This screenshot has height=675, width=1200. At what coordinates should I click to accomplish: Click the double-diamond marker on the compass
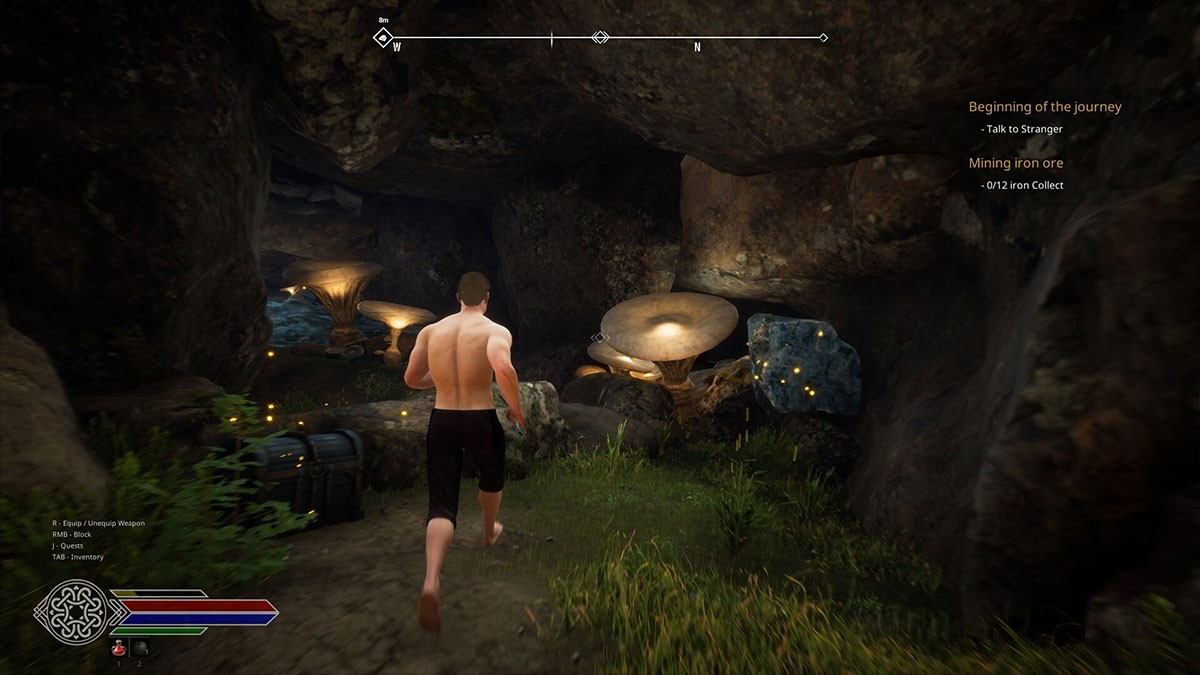tap(600, 38)
